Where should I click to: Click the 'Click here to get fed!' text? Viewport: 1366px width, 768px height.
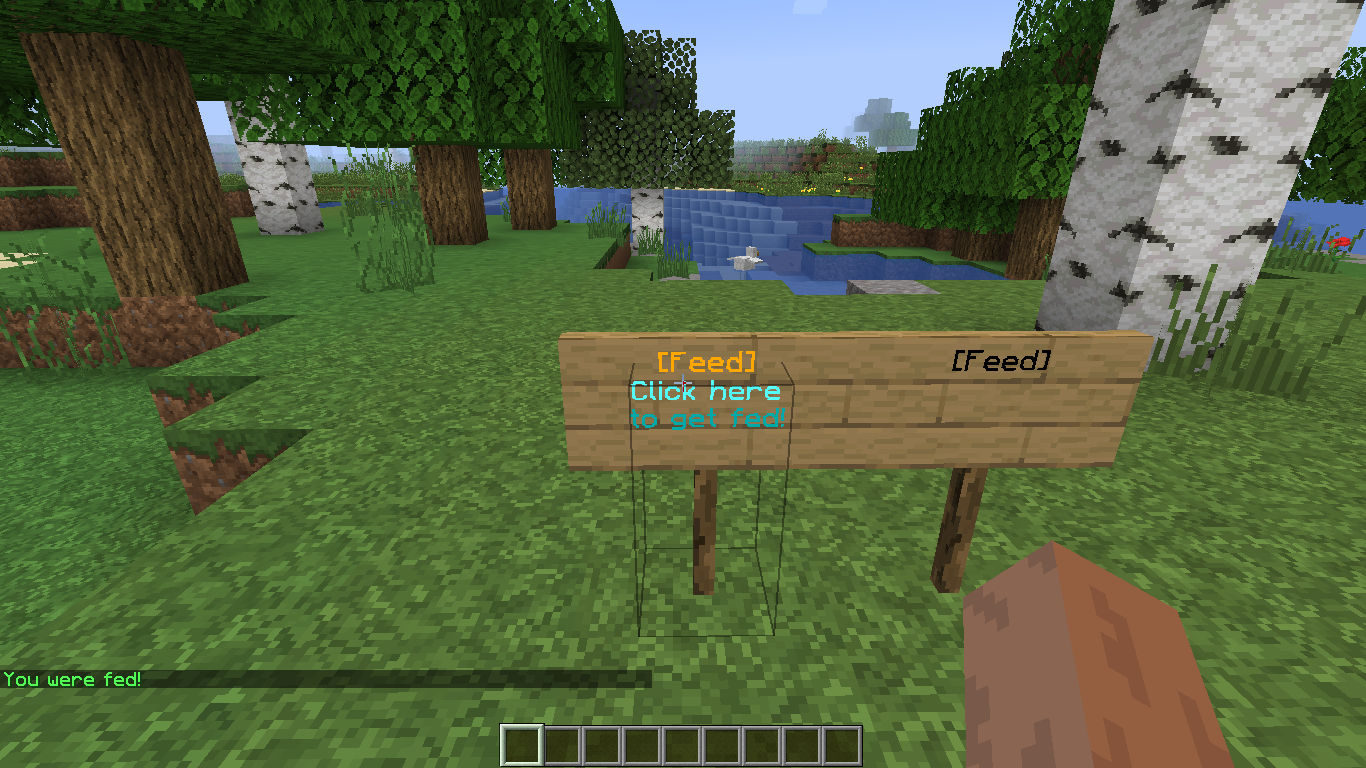707,405
